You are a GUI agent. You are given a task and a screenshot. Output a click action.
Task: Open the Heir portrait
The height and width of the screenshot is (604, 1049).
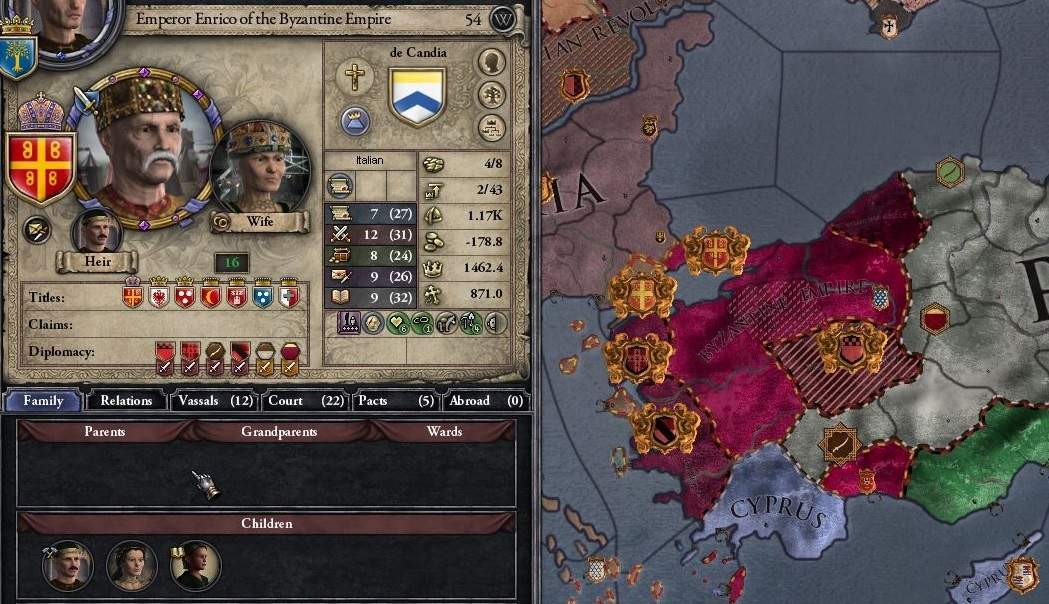click(97, 232)
